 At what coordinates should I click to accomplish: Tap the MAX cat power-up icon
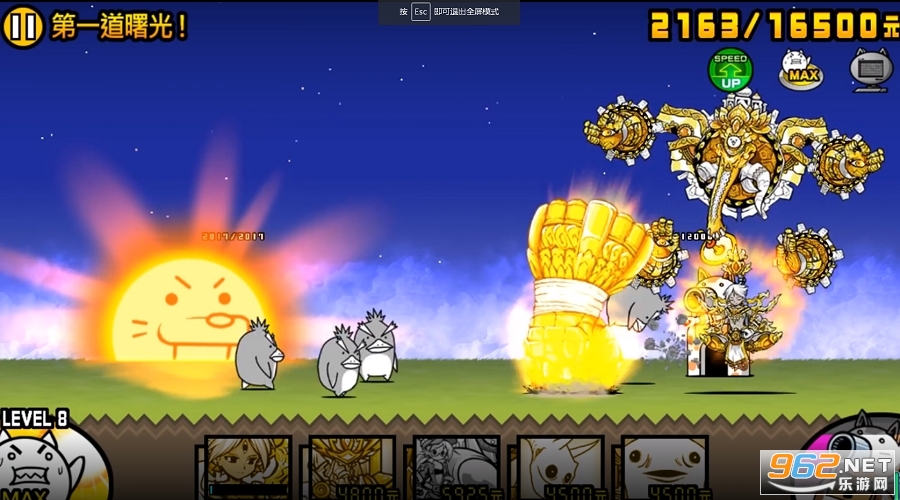click(x=801, y=69)
